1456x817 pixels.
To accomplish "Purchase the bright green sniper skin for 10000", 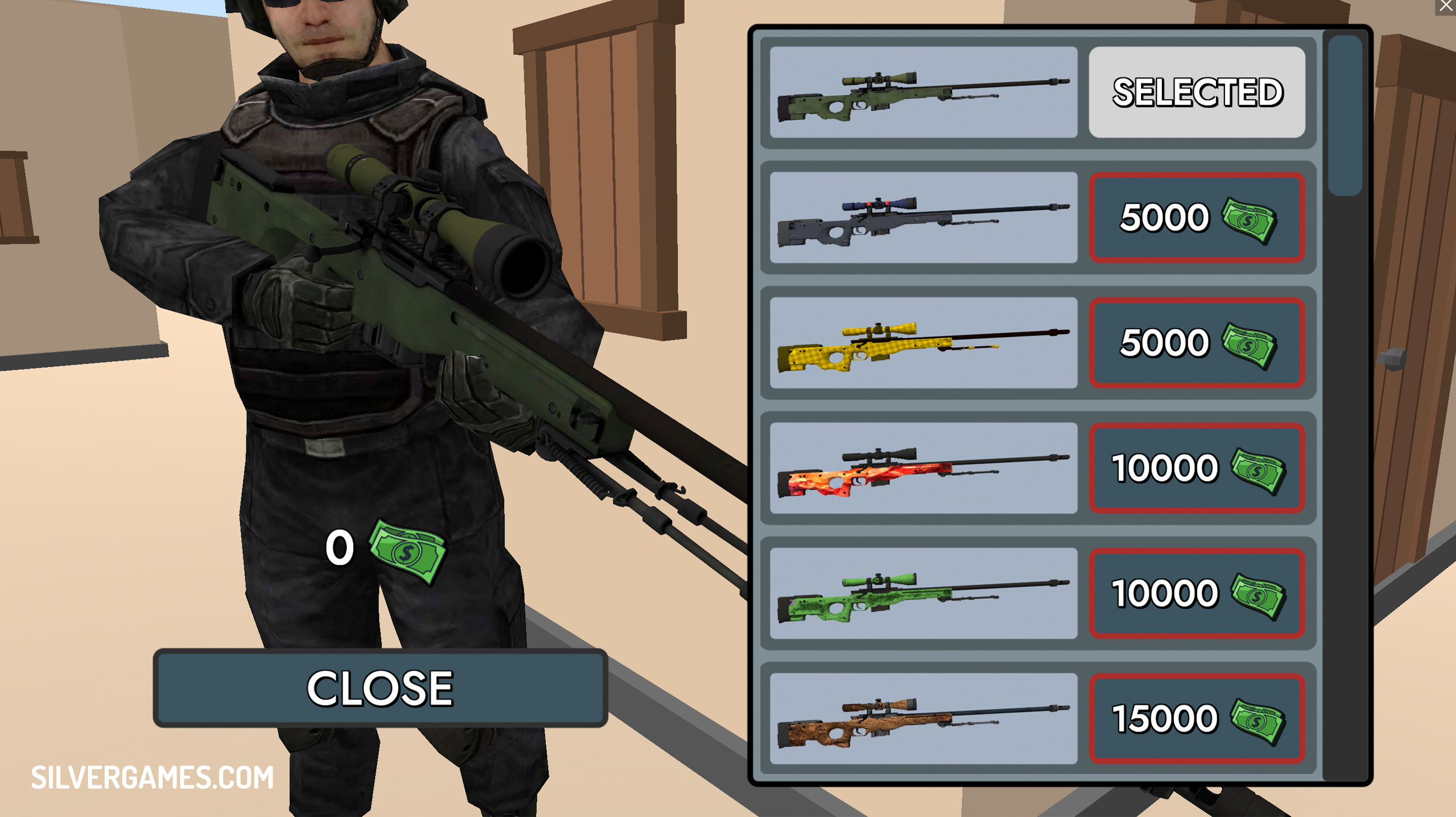I will pos(1197,594).
